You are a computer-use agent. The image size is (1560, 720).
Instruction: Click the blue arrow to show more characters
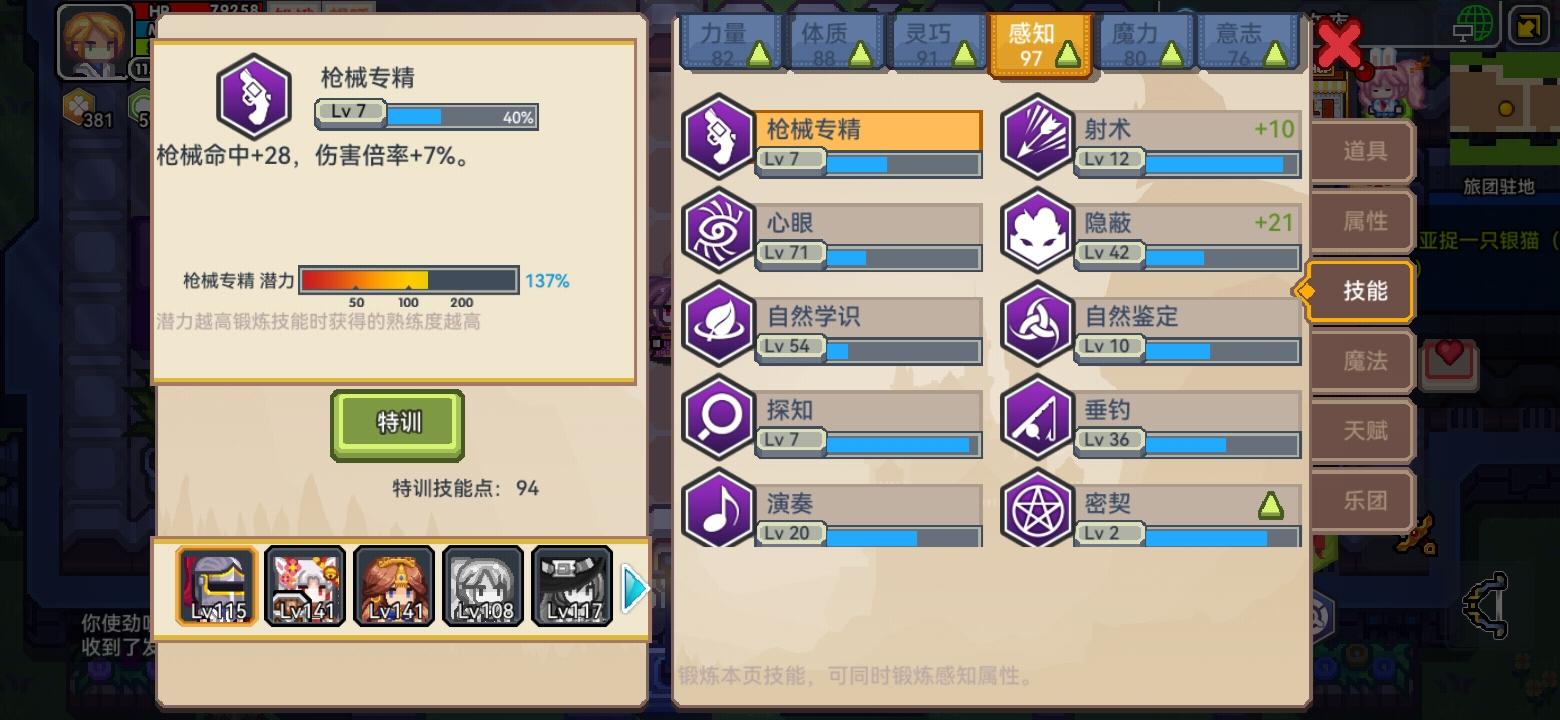tap(634, 588)
